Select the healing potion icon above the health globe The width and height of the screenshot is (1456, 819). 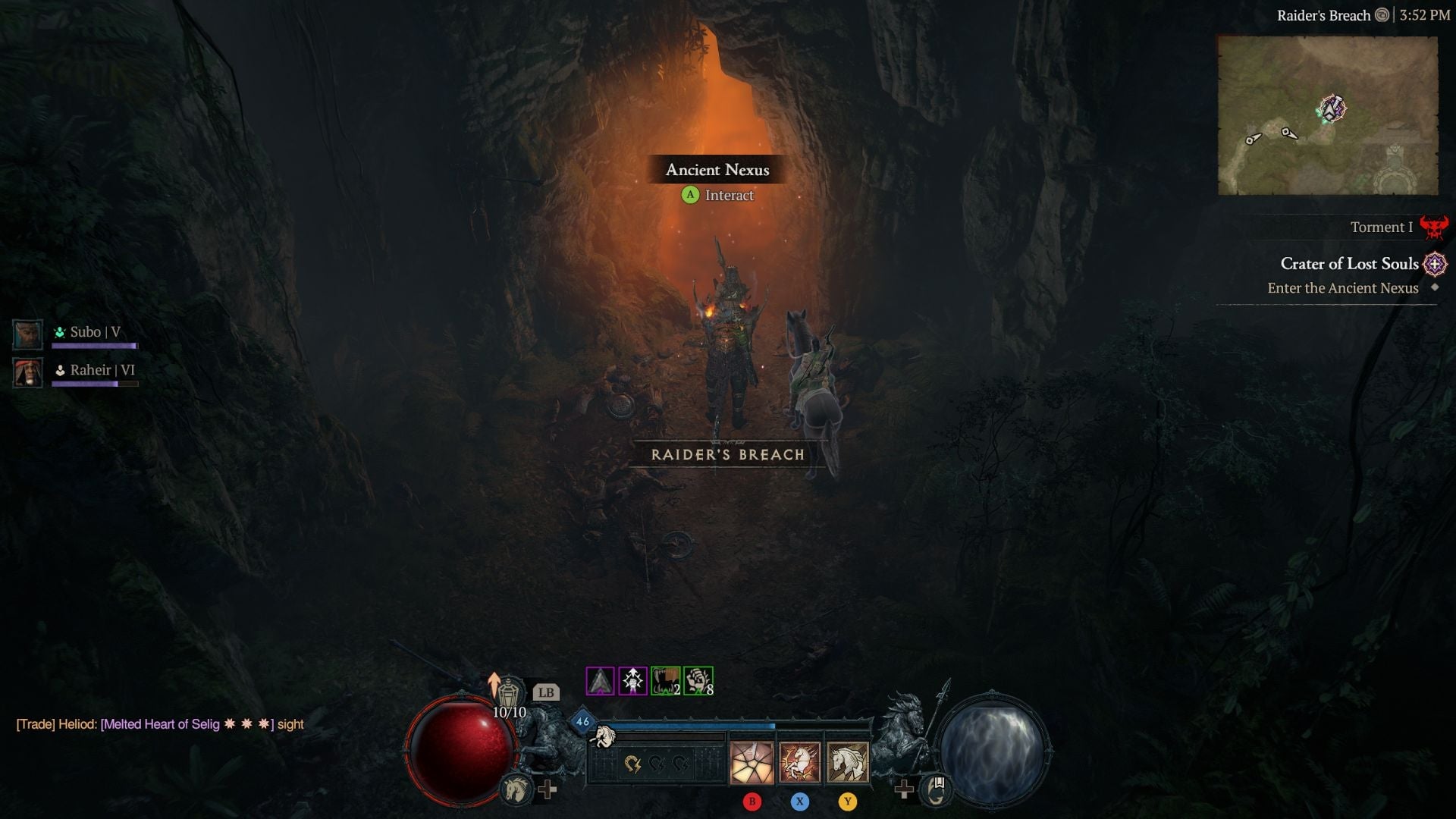[508, 692]
